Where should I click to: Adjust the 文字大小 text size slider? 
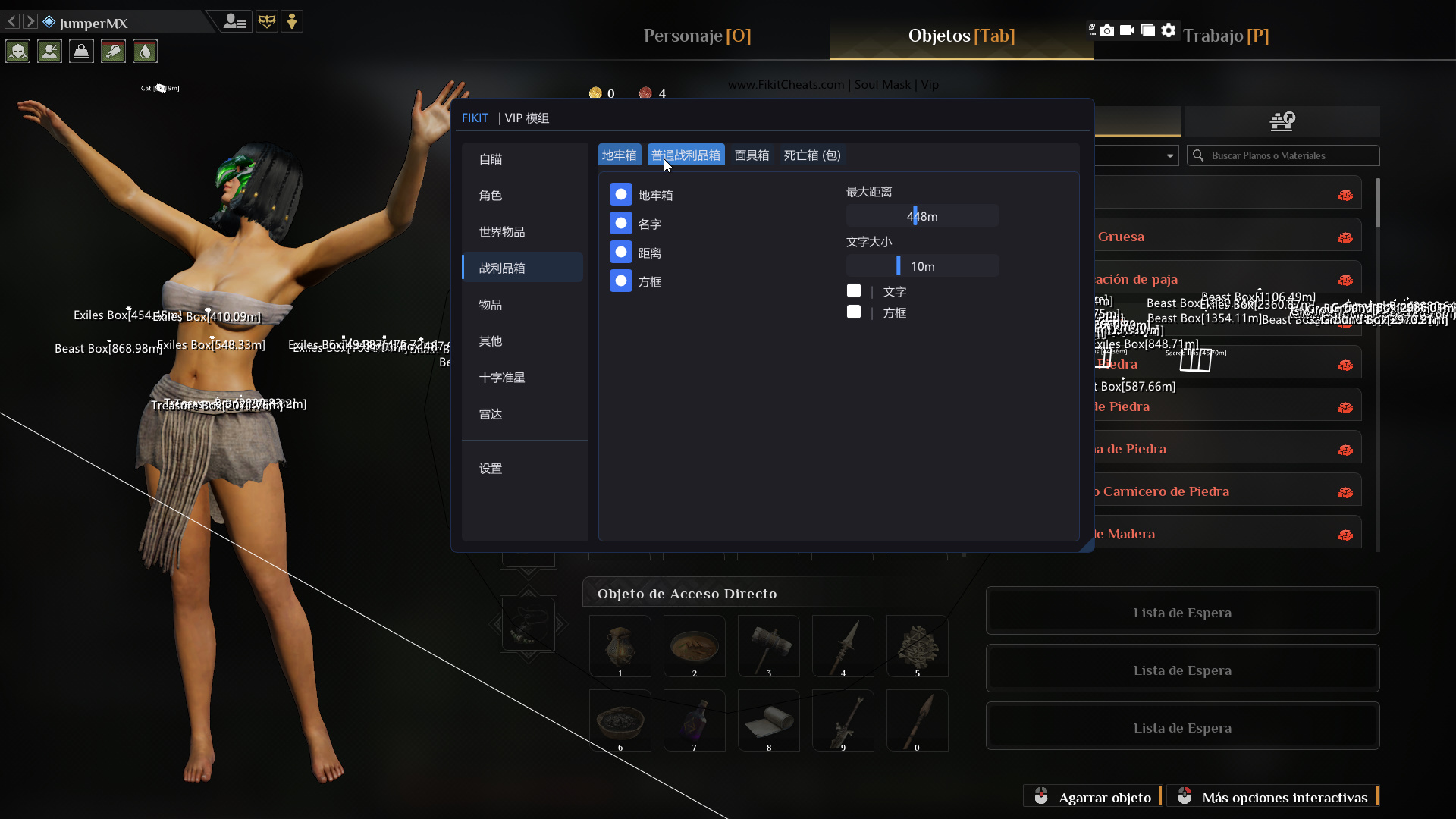900,265
